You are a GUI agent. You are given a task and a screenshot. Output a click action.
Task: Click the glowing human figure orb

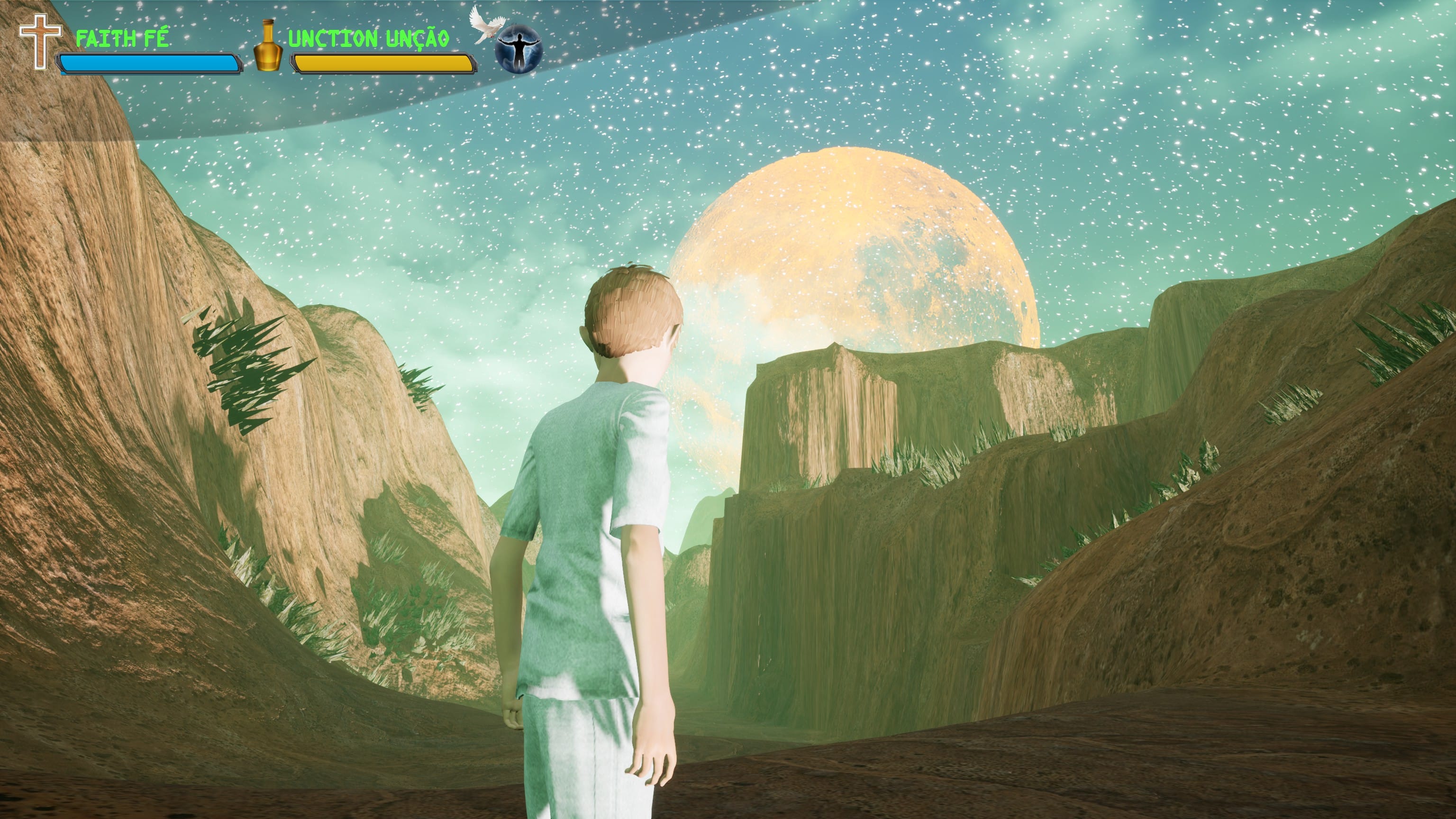pos(518,50)
